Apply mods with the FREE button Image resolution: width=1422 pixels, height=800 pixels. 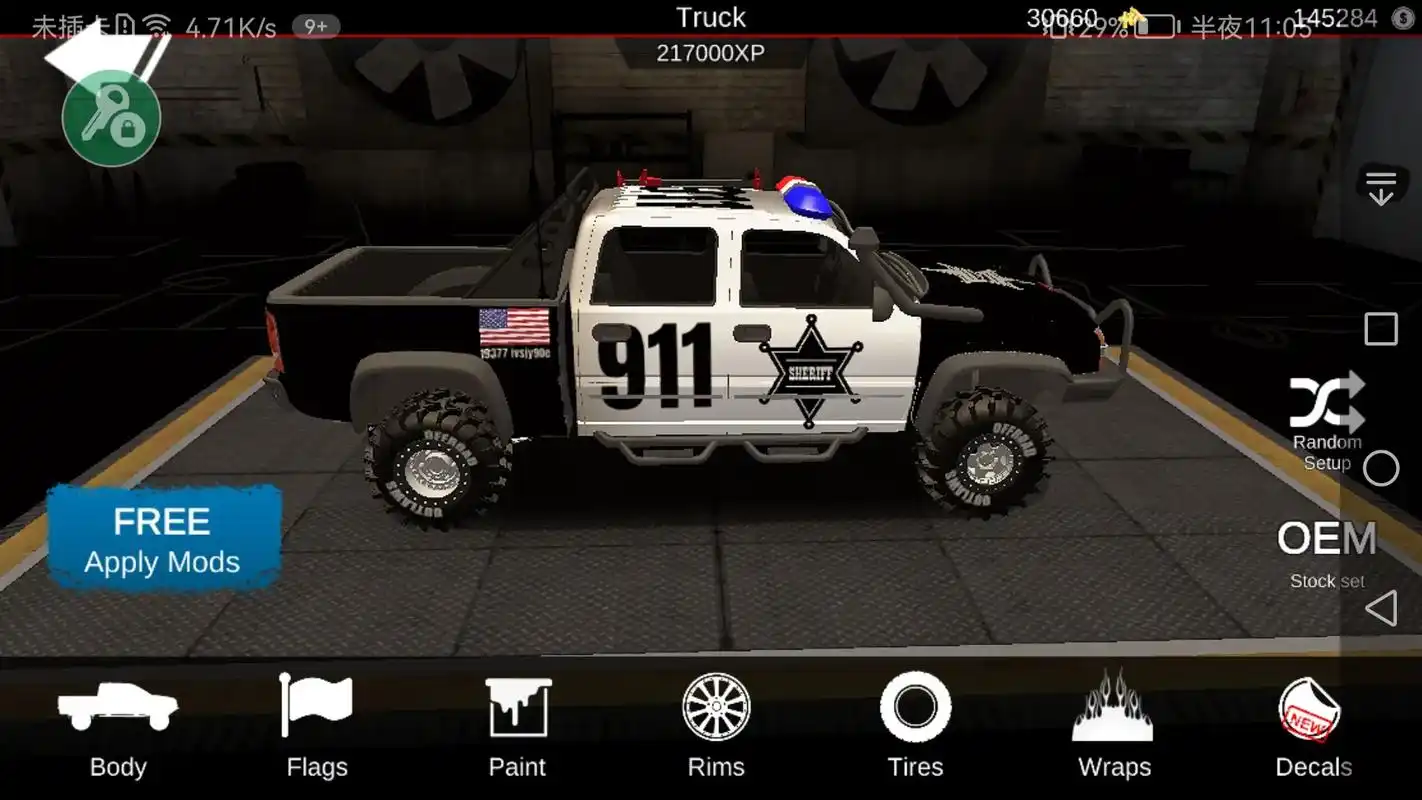(163, 540)
